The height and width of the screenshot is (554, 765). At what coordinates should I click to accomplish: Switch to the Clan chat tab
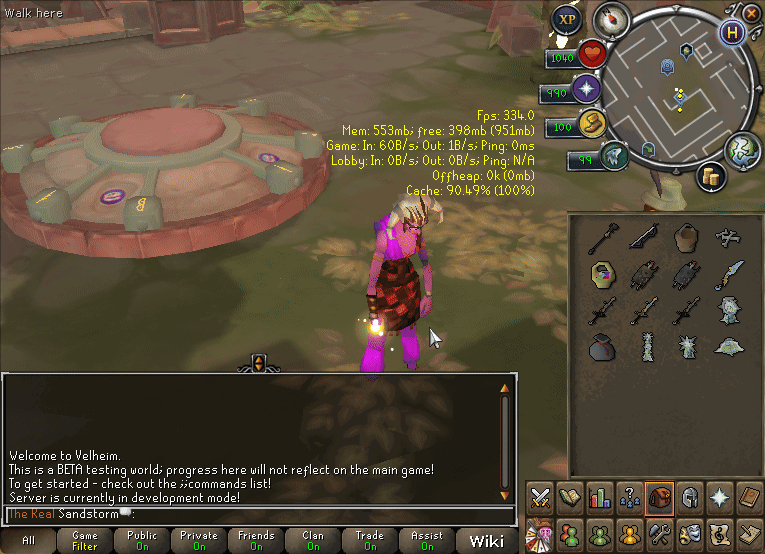313,541
